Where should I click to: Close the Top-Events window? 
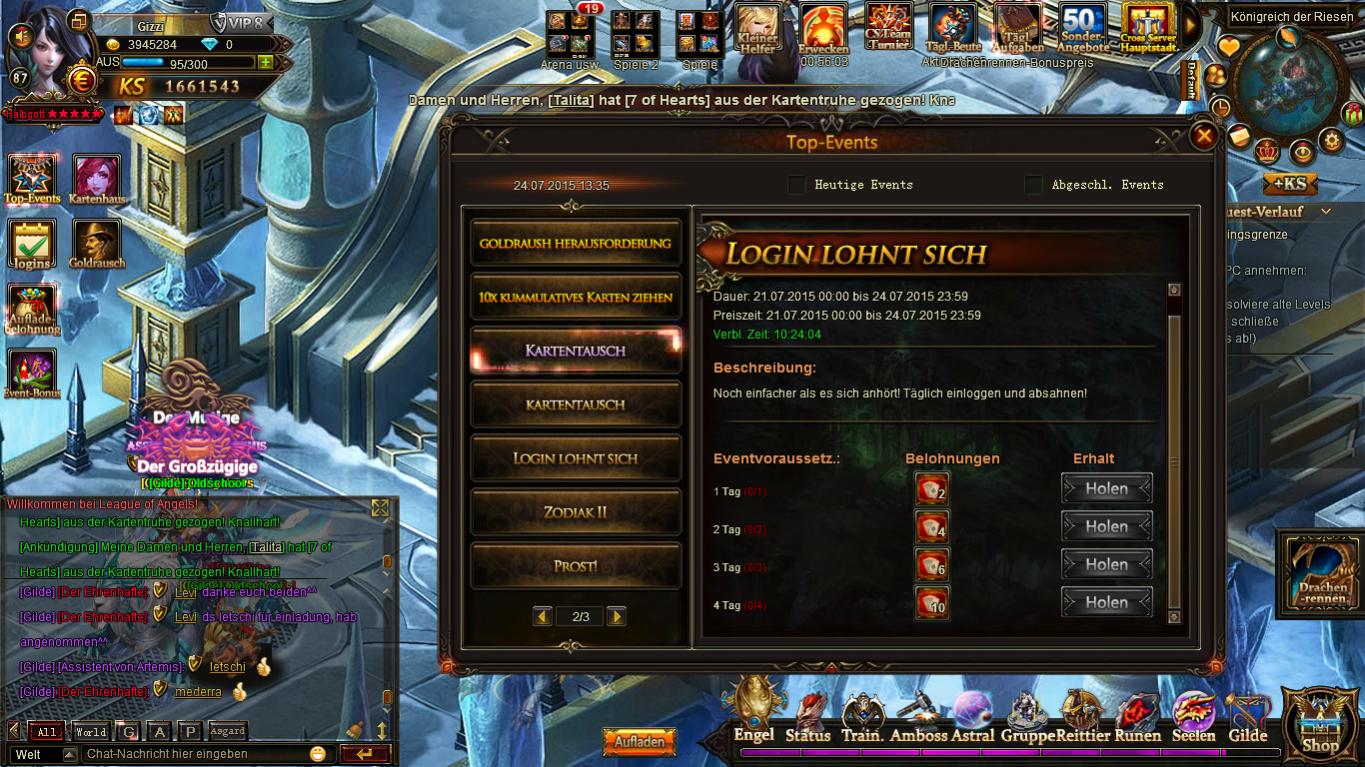click(1204, 137)
